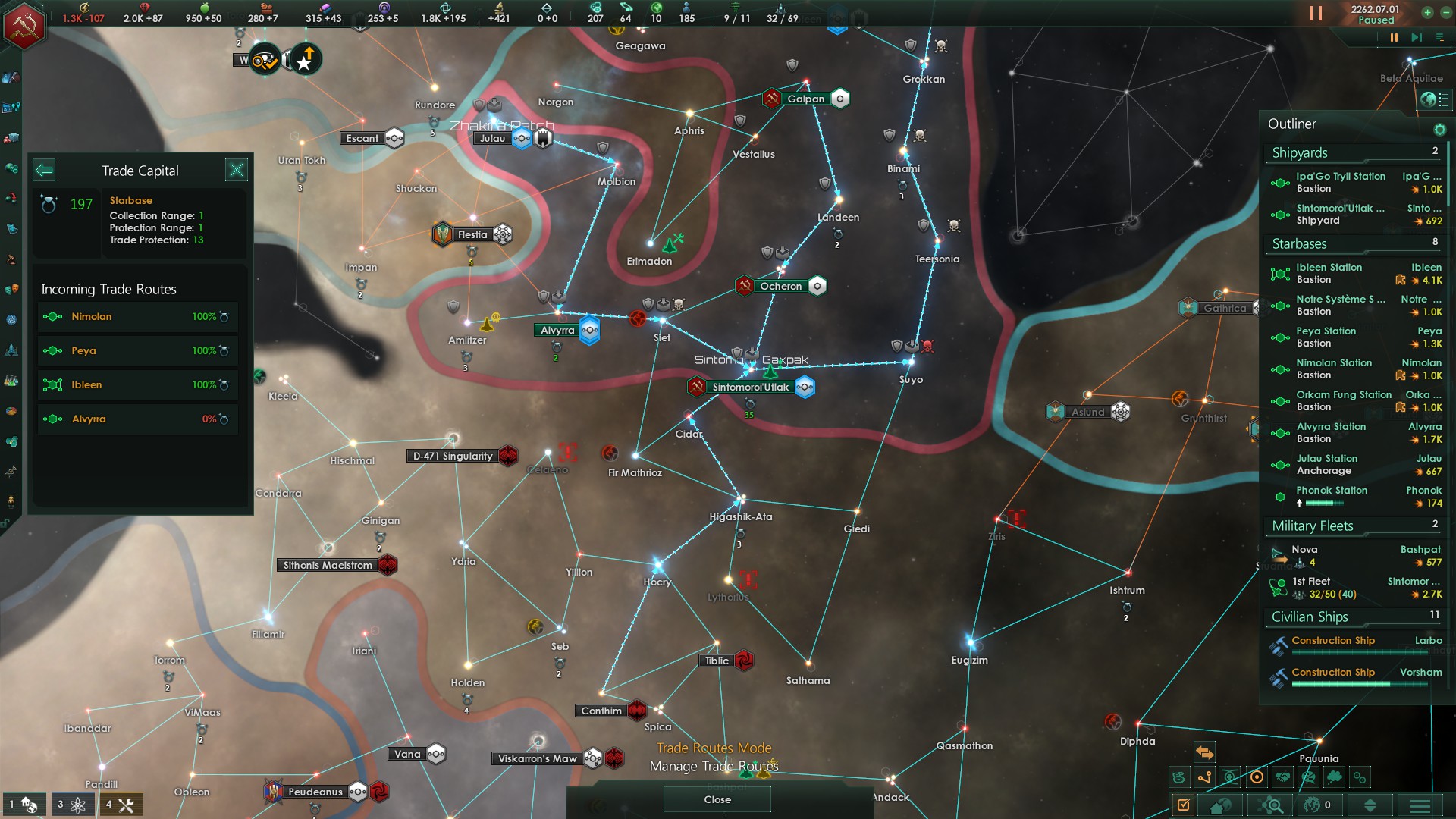The width and height of the screenshot is (1456, 819).
Task: Click the back arrow on the Trade Capital panel
Action: tap(44, 170)
